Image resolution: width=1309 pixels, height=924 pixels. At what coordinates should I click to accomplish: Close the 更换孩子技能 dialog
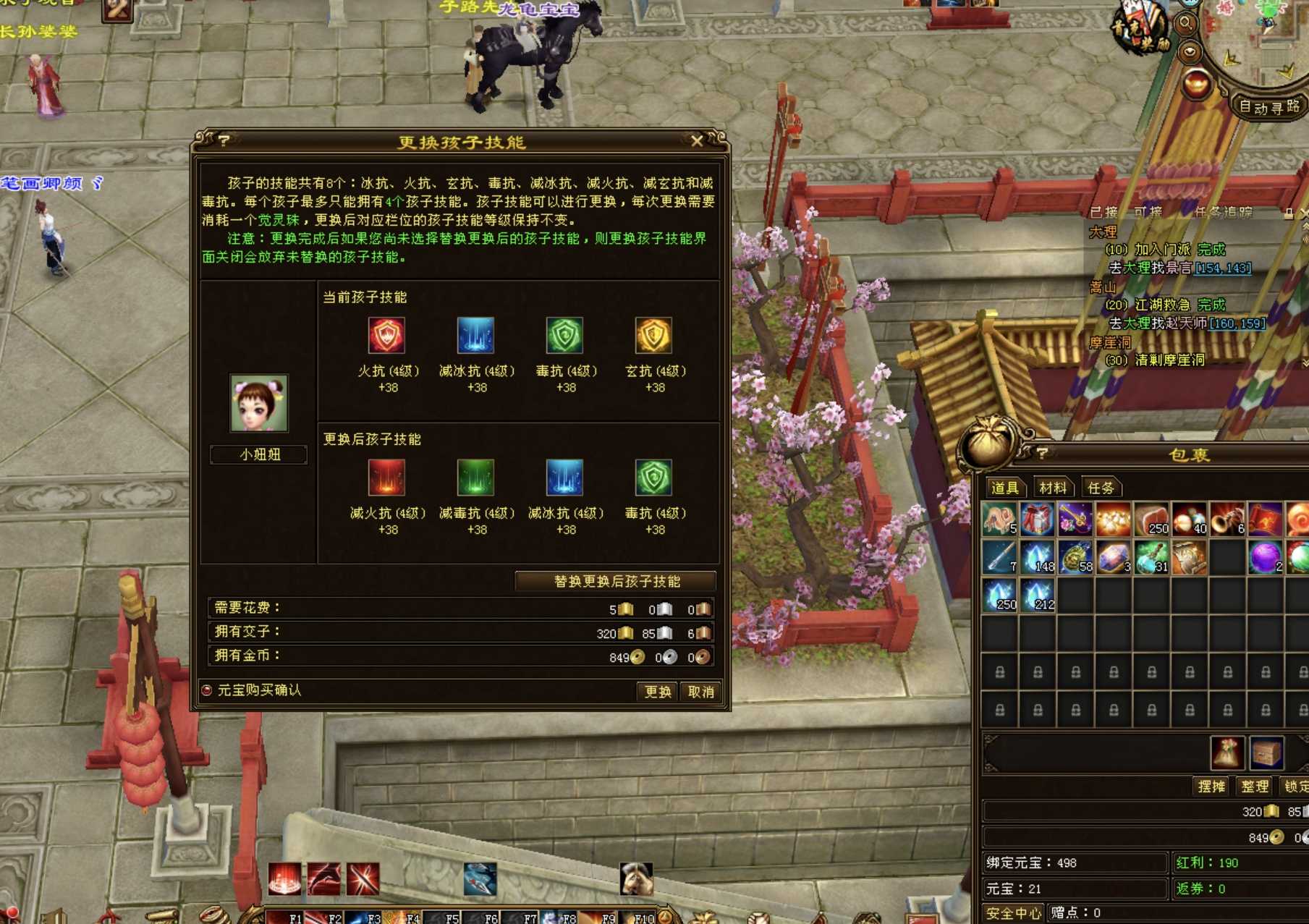[696, 141]
